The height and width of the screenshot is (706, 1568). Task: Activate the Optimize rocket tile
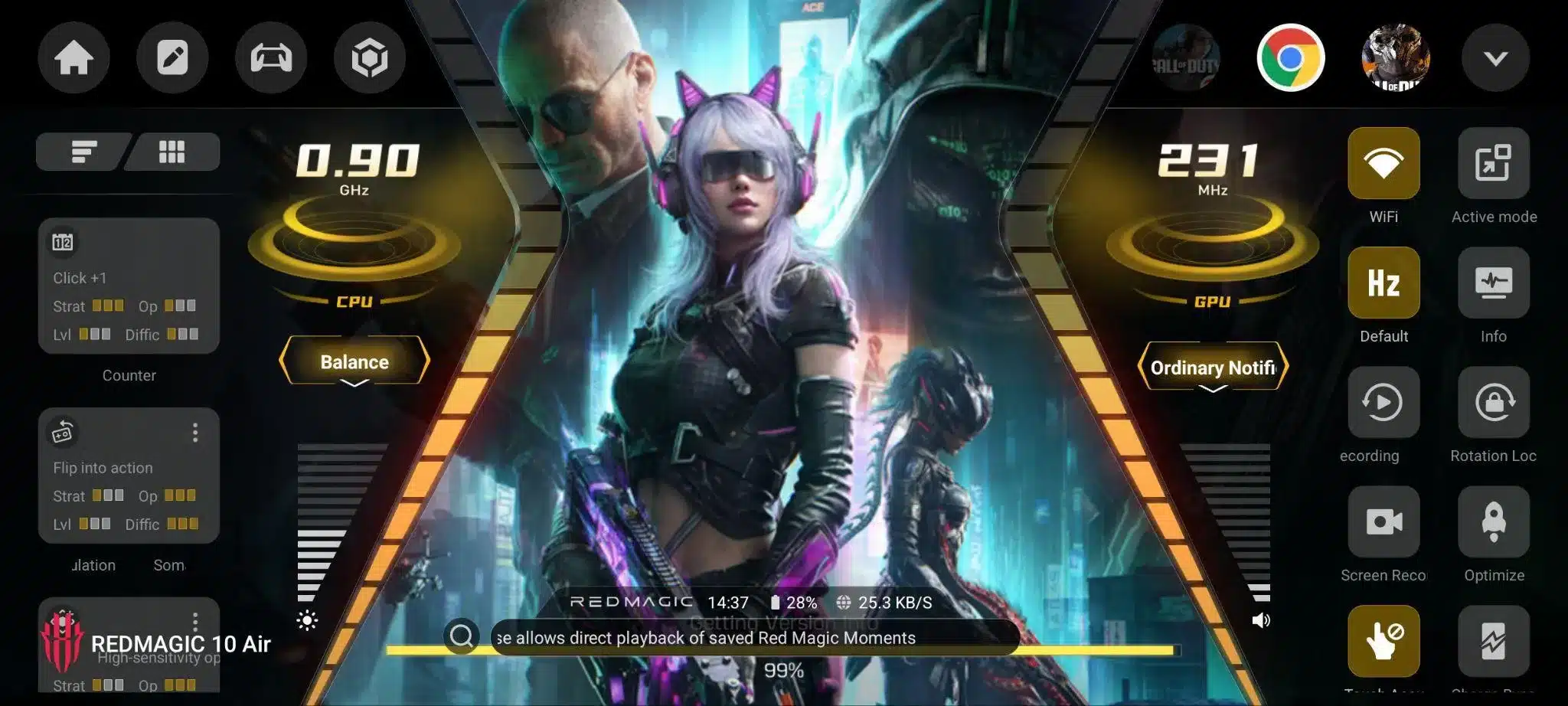[1493, 521]
